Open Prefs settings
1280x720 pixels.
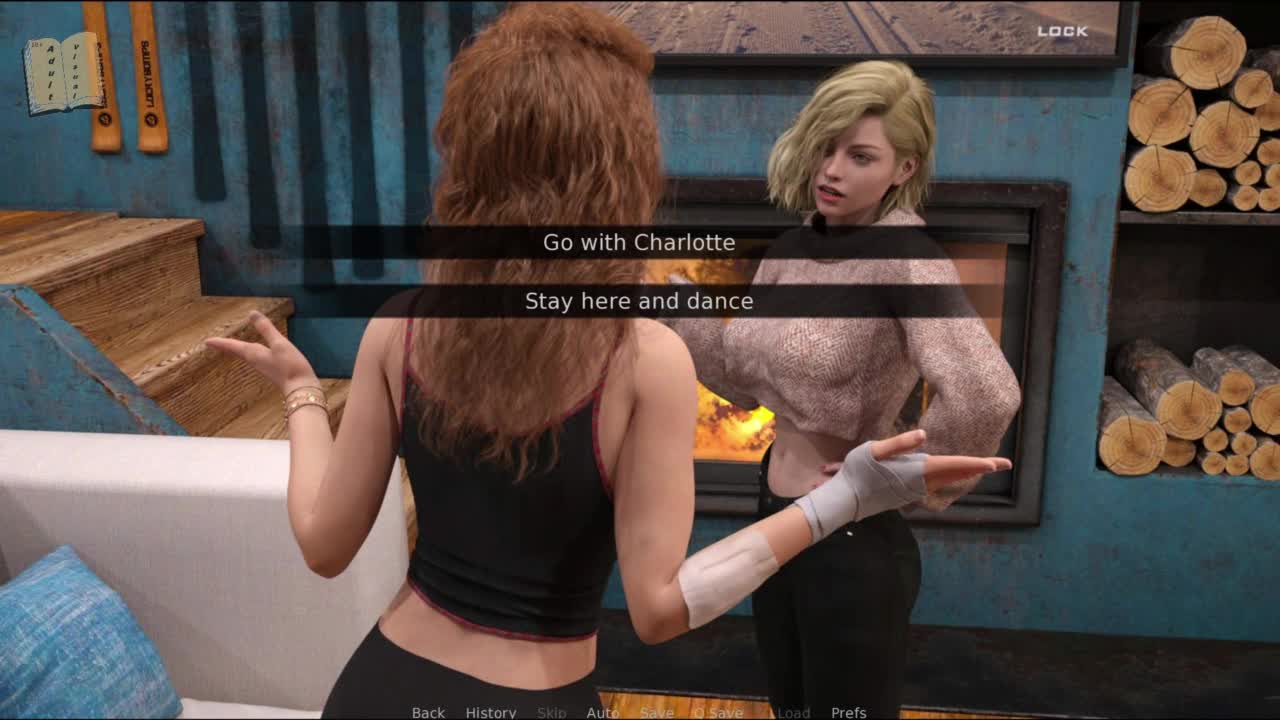click(849, 712)
